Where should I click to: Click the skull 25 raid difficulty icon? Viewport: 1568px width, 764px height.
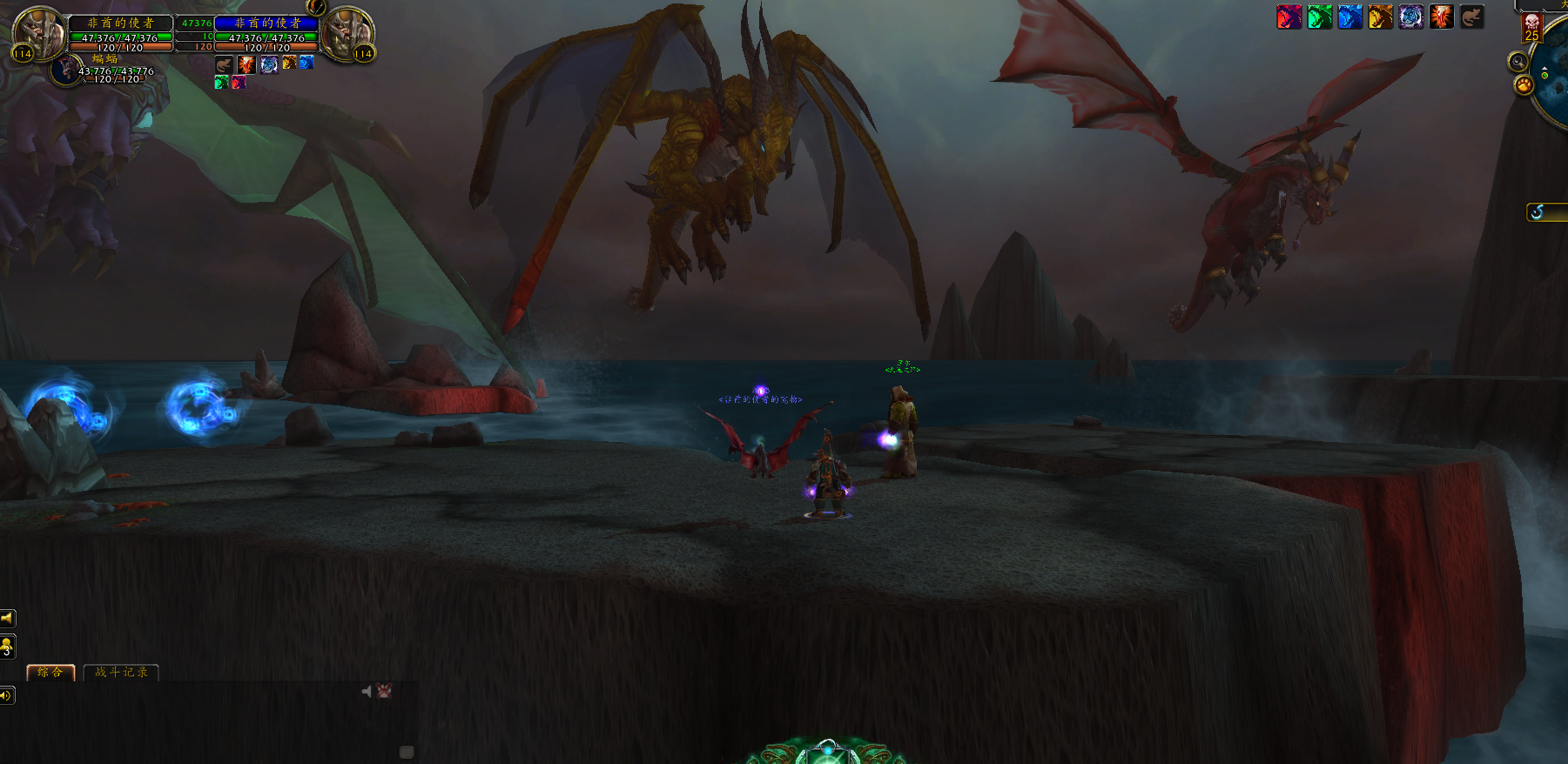(x=1531, y=28)
